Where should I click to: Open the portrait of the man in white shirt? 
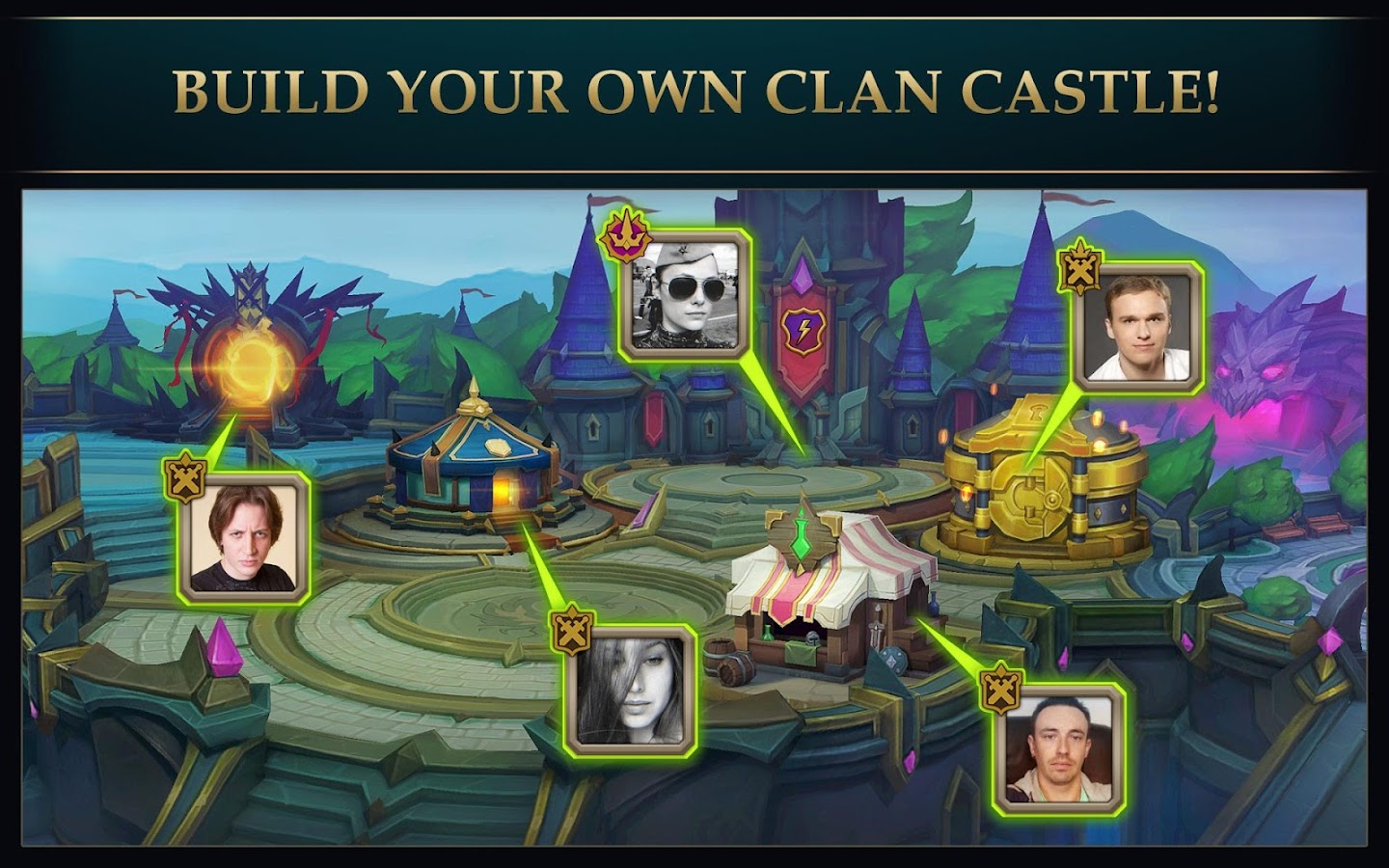(1144, 330)
